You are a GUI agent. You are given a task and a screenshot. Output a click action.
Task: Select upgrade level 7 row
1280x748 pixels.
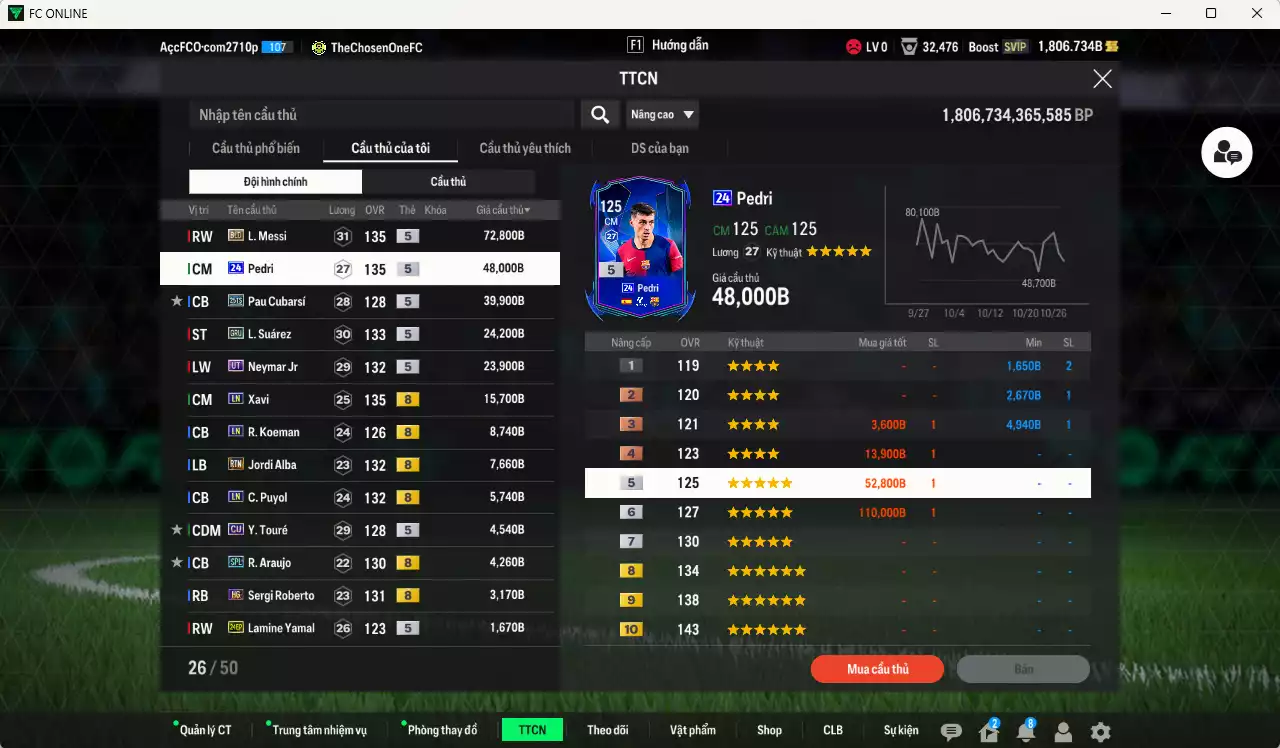(x=835, y=541)
